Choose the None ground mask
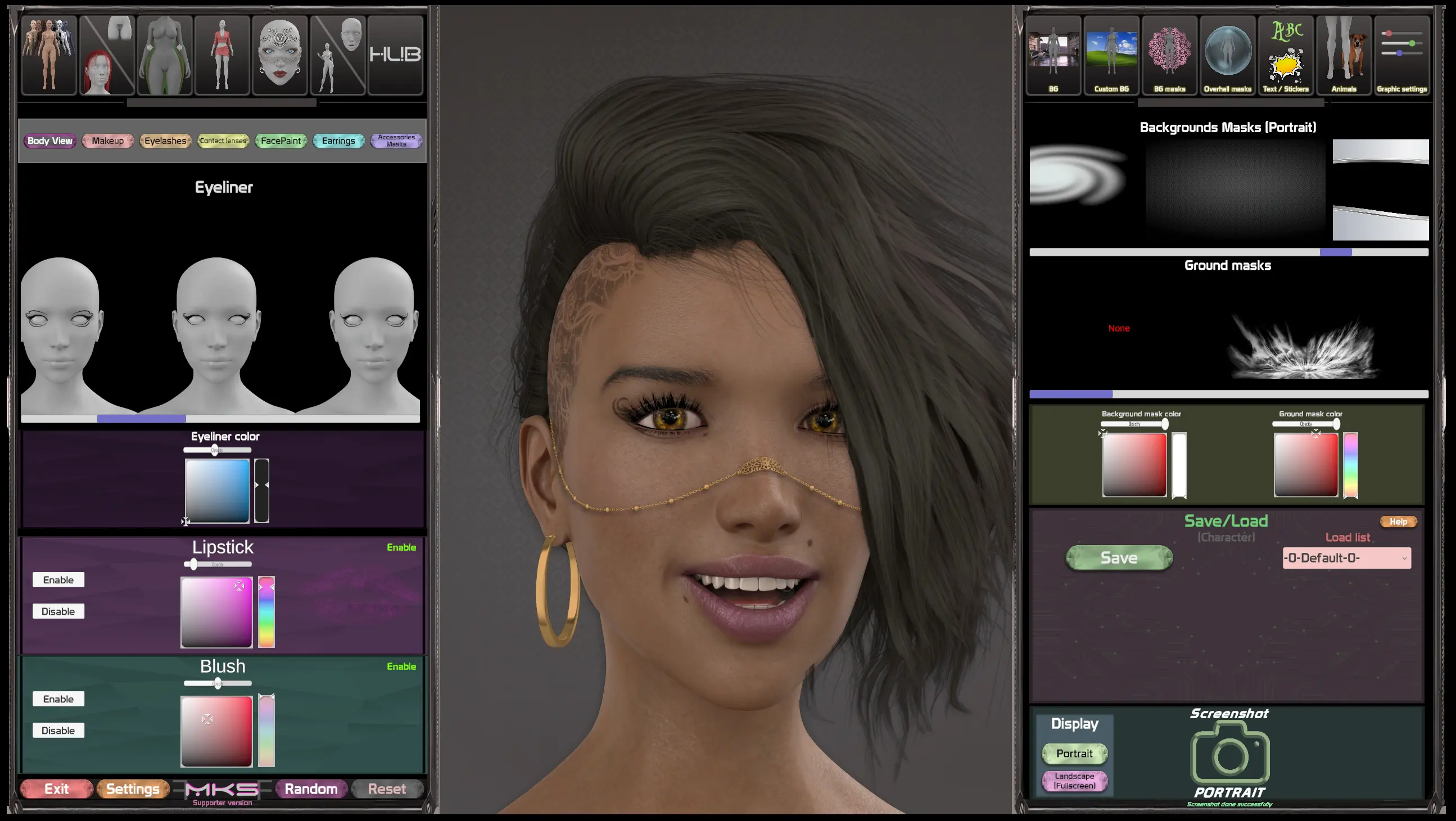Screen dimensions: 1456x821 1119,328
